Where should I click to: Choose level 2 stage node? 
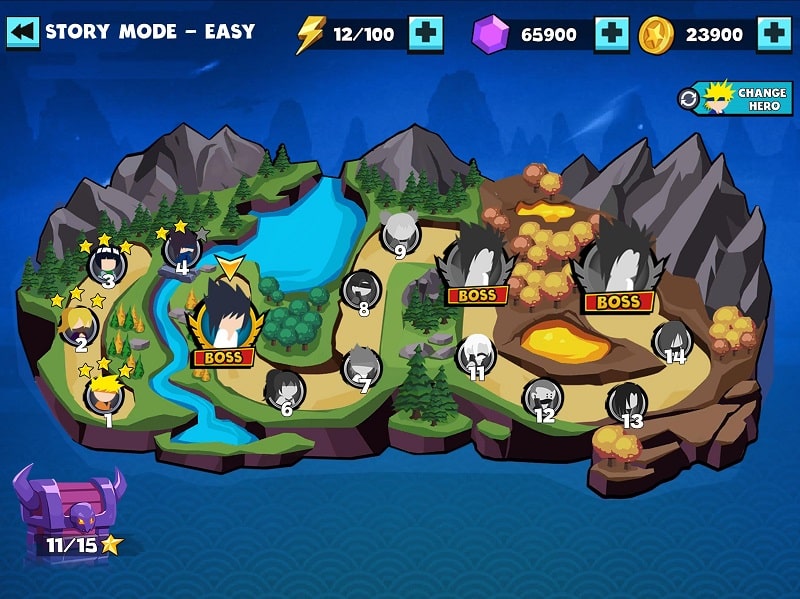pos(78,323)
